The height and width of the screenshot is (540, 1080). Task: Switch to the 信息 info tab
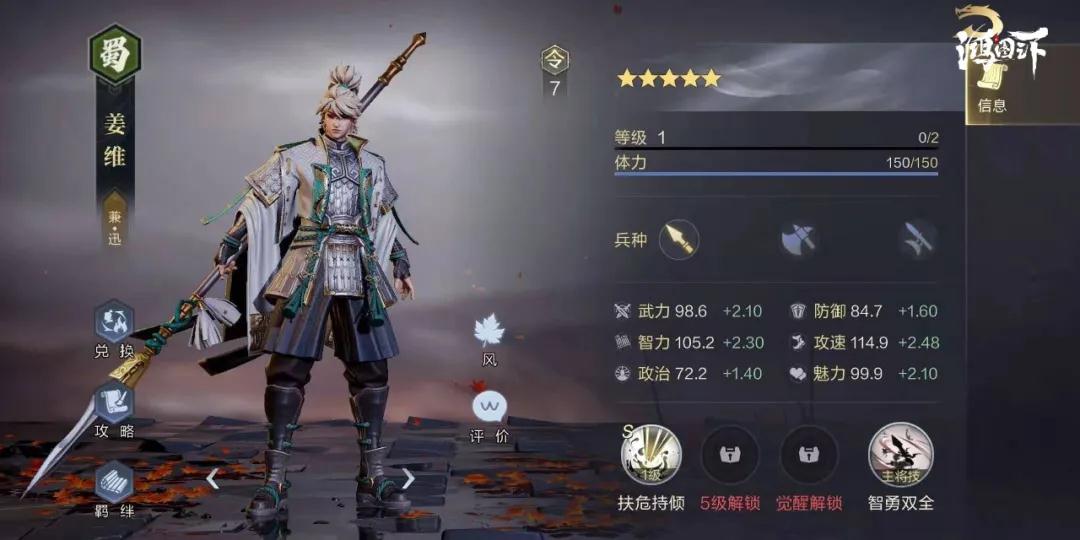click(991, 86)
